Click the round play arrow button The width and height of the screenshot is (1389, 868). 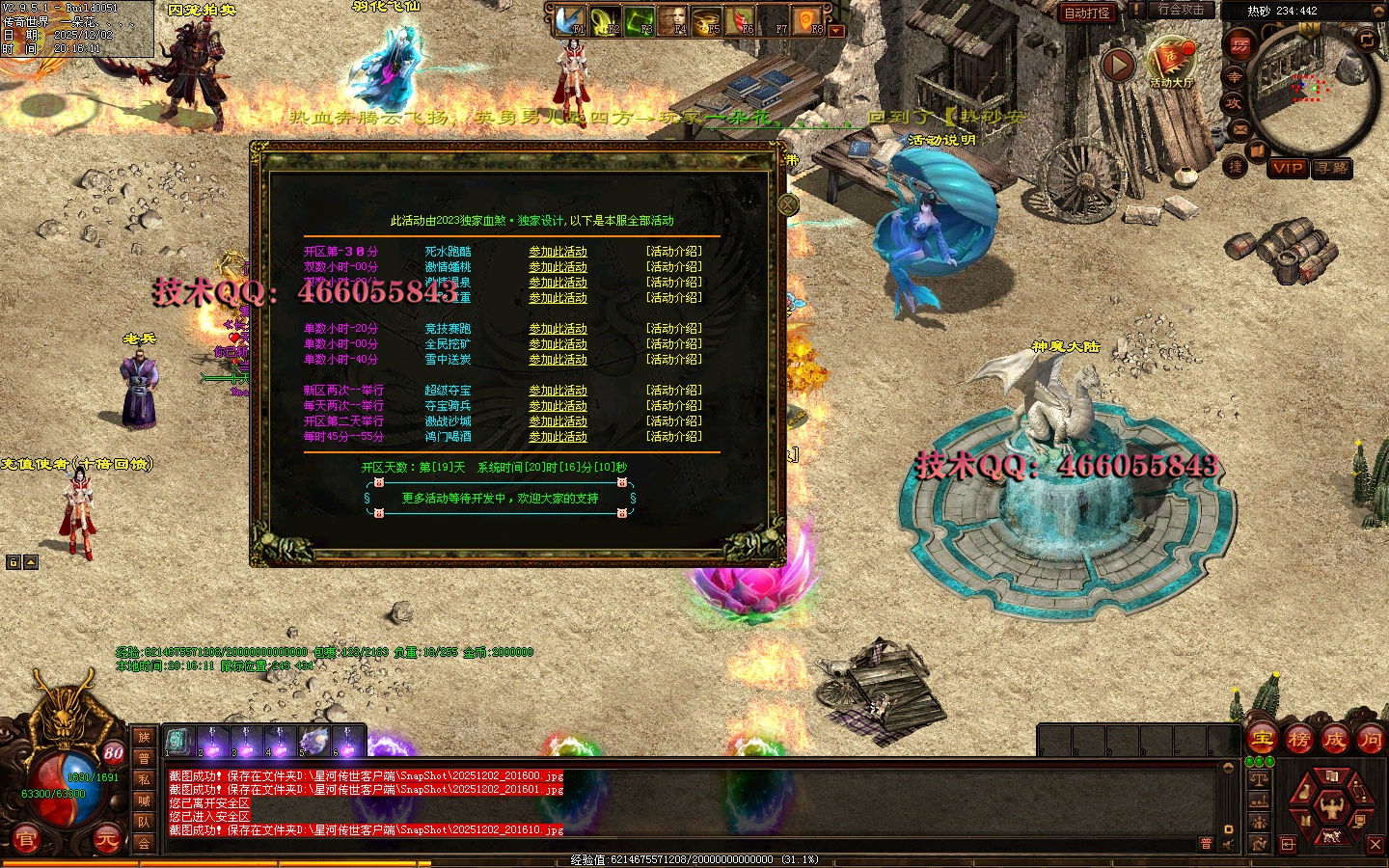(1118, 65)
